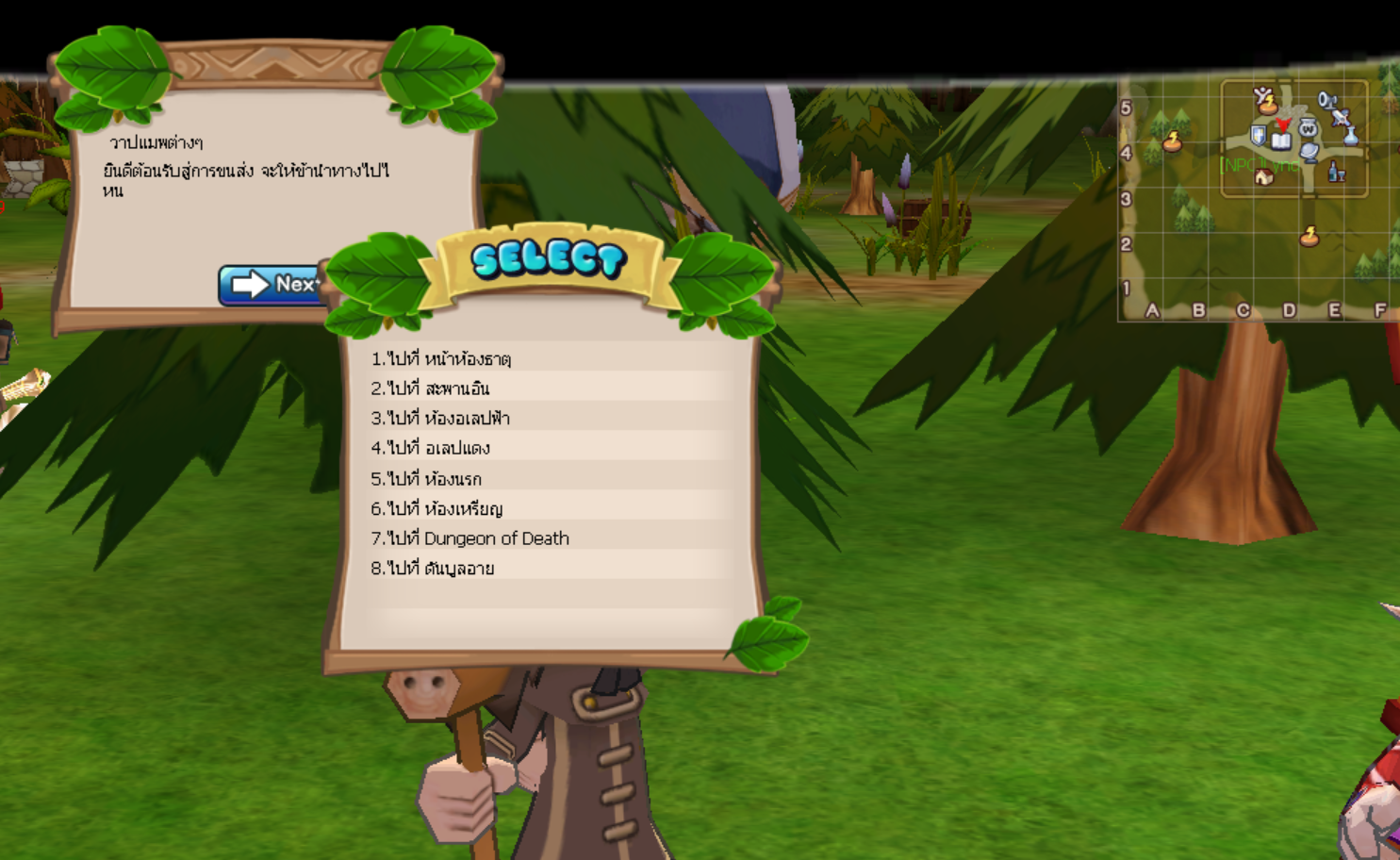Click the megaphone marker on the minimap
1400x860 pixels.
tap(1326, 99)
